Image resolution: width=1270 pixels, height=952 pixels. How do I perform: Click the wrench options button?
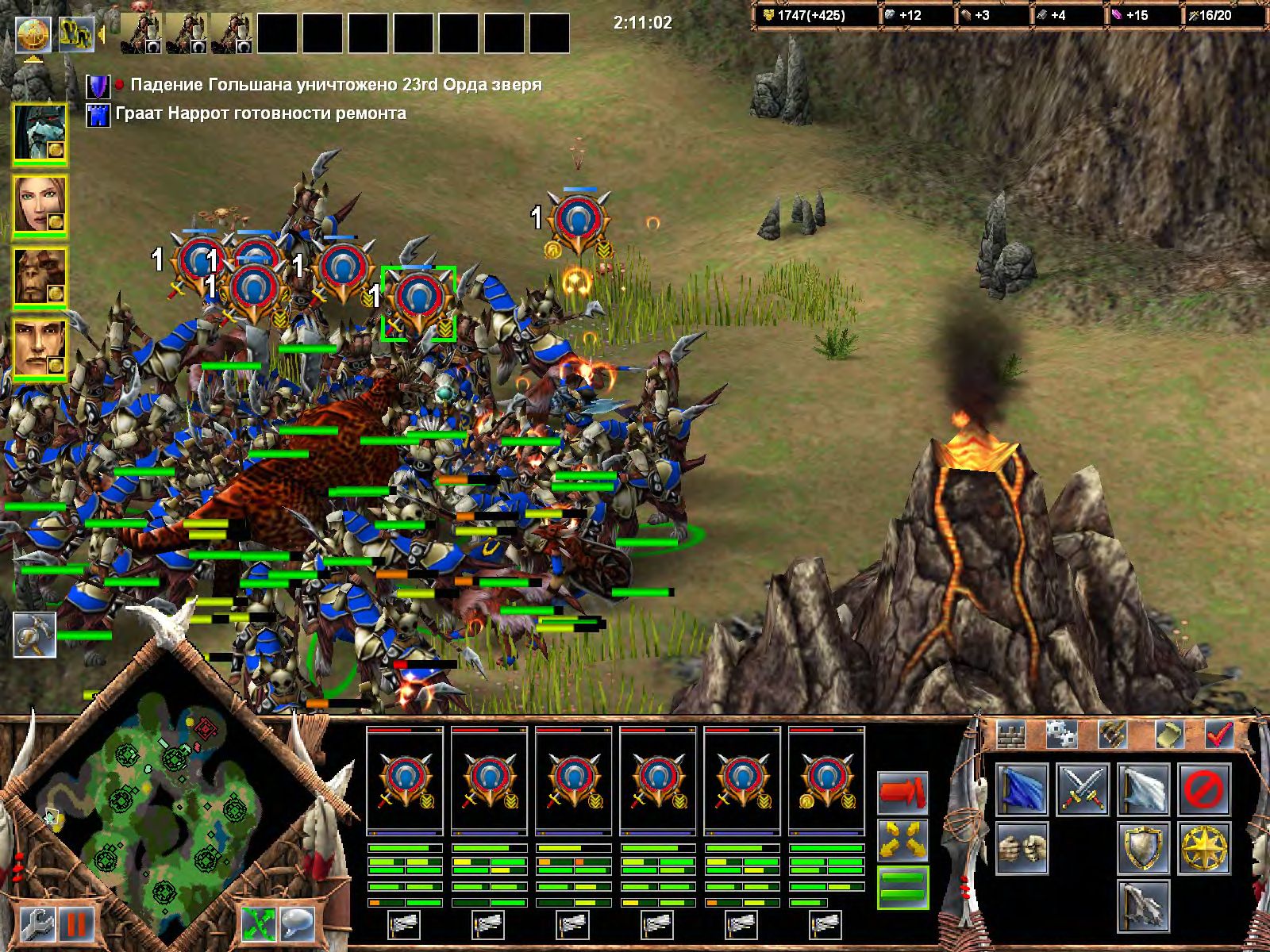click(x=36, y=923)
